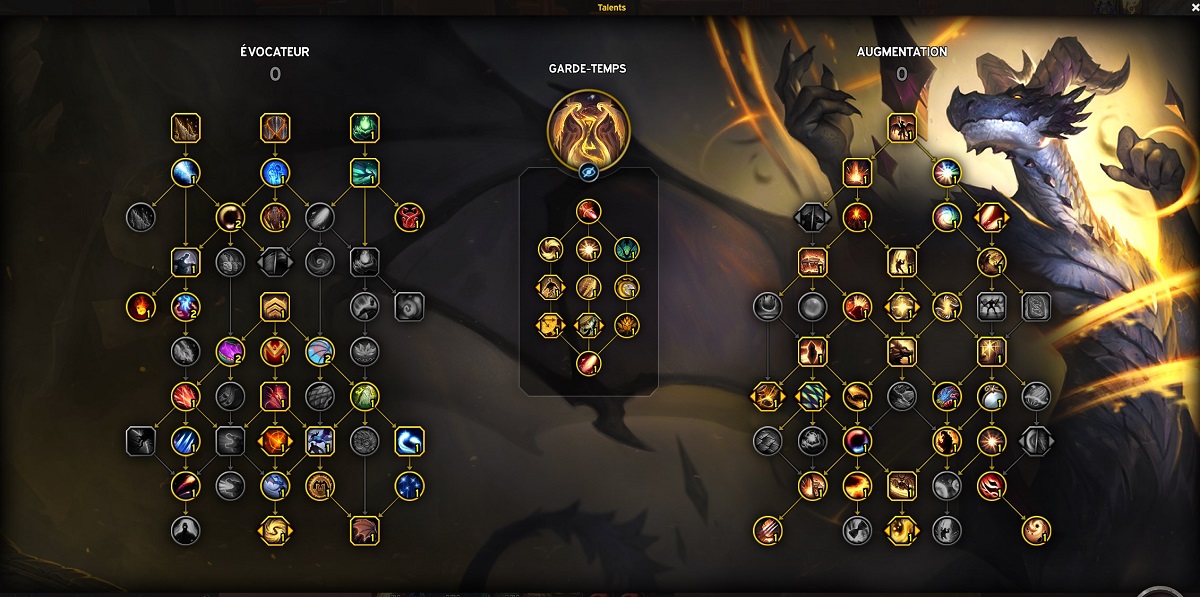The width and height of the screenshot is (1200, 597).
Task: Click the greyed stone tablet Augmentation talent
Action: (x=1036, y=306)
